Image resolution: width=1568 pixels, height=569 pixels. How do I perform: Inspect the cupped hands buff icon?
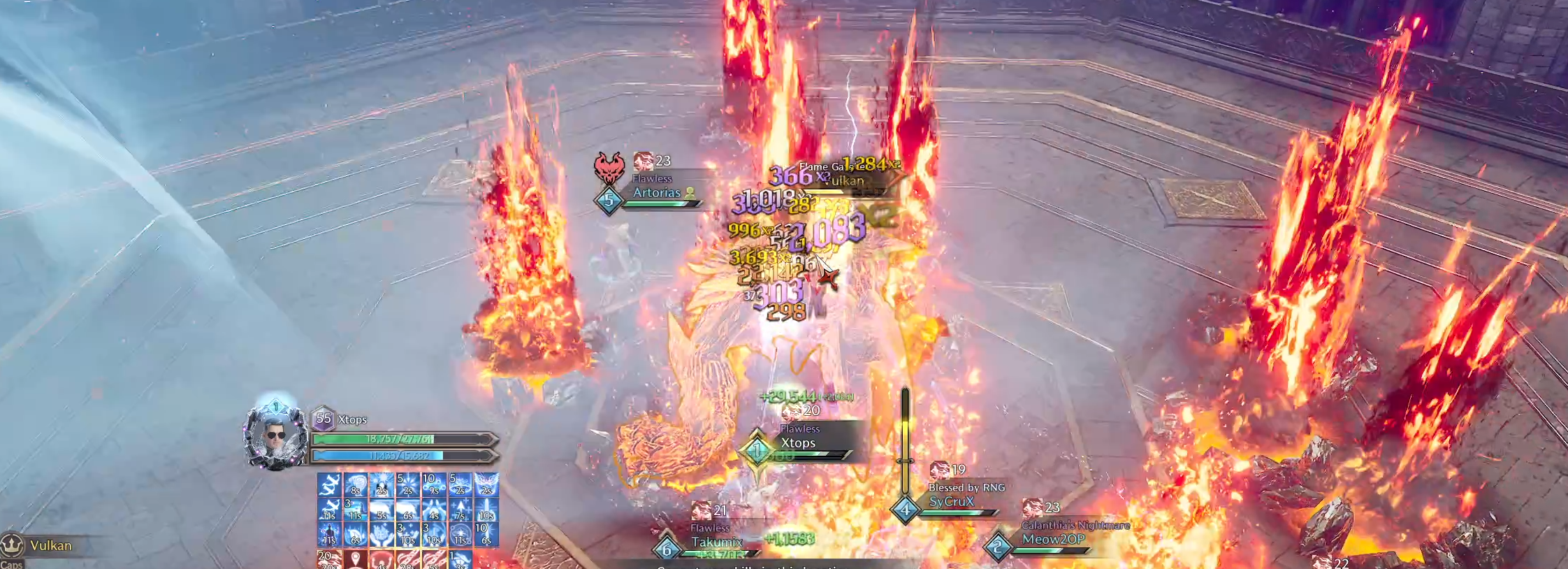point(381,535)
